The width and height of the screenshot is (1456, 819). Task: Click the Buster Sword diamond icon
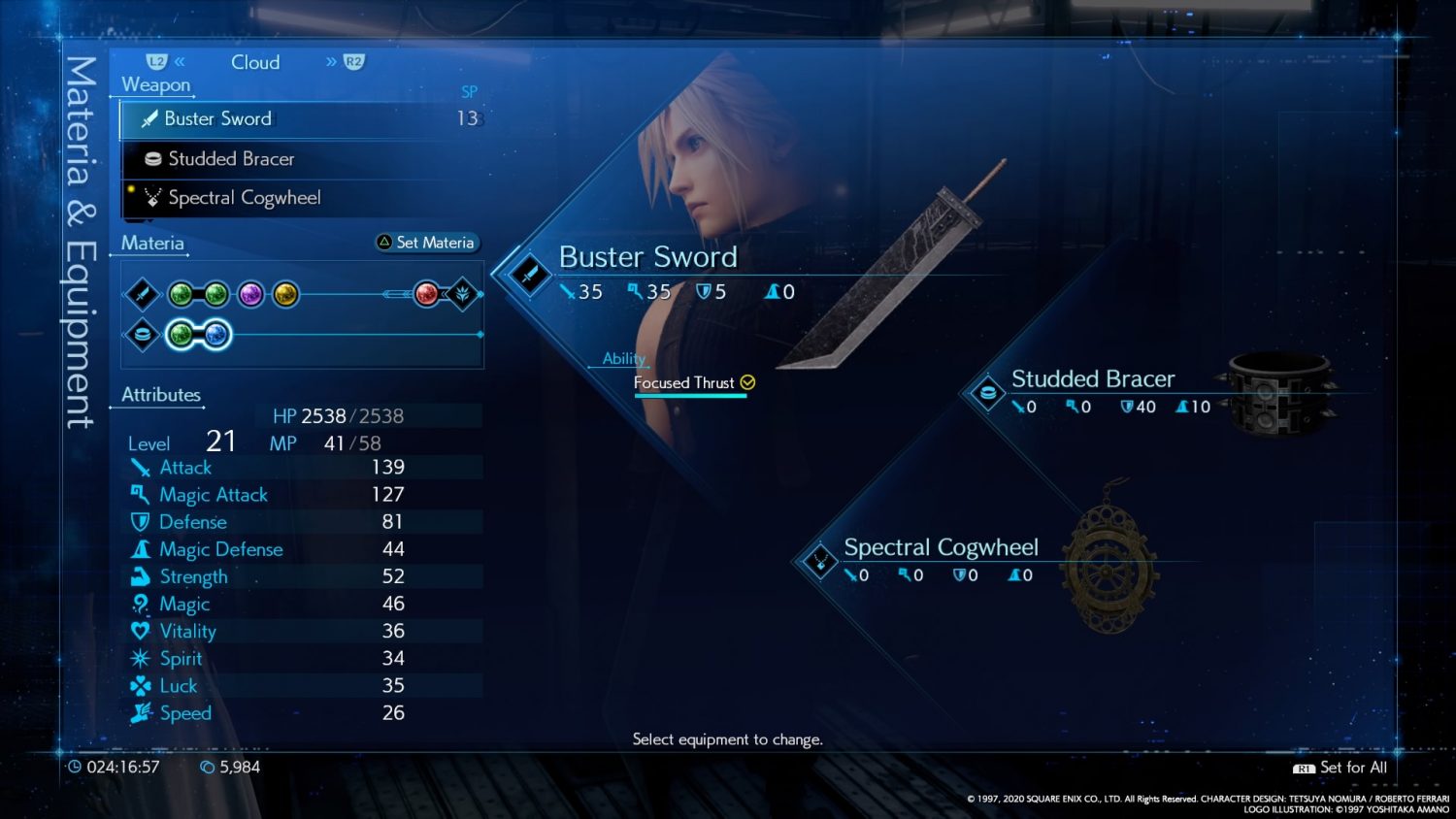[529, 274]
